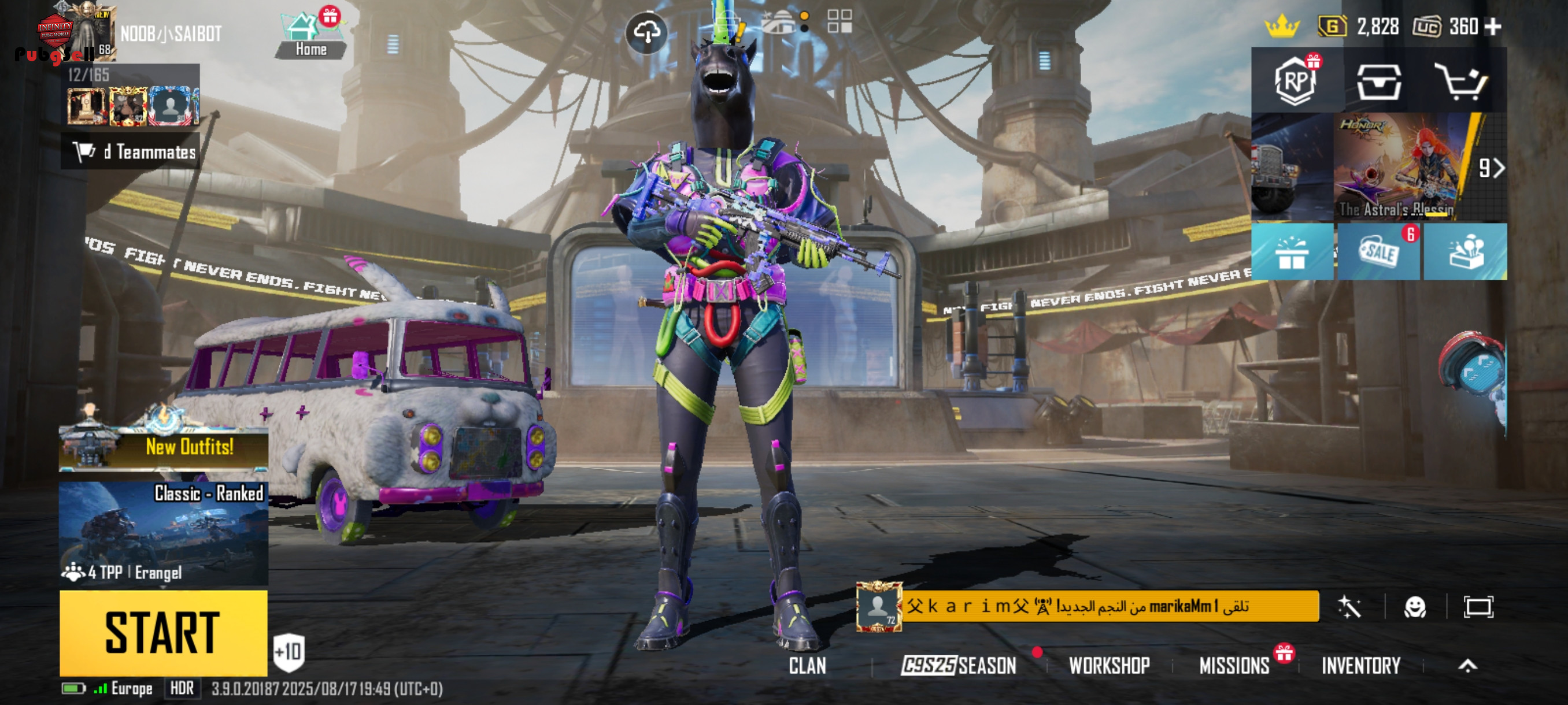
Task: Open the Home menu
Action: (x=310, y=36)
